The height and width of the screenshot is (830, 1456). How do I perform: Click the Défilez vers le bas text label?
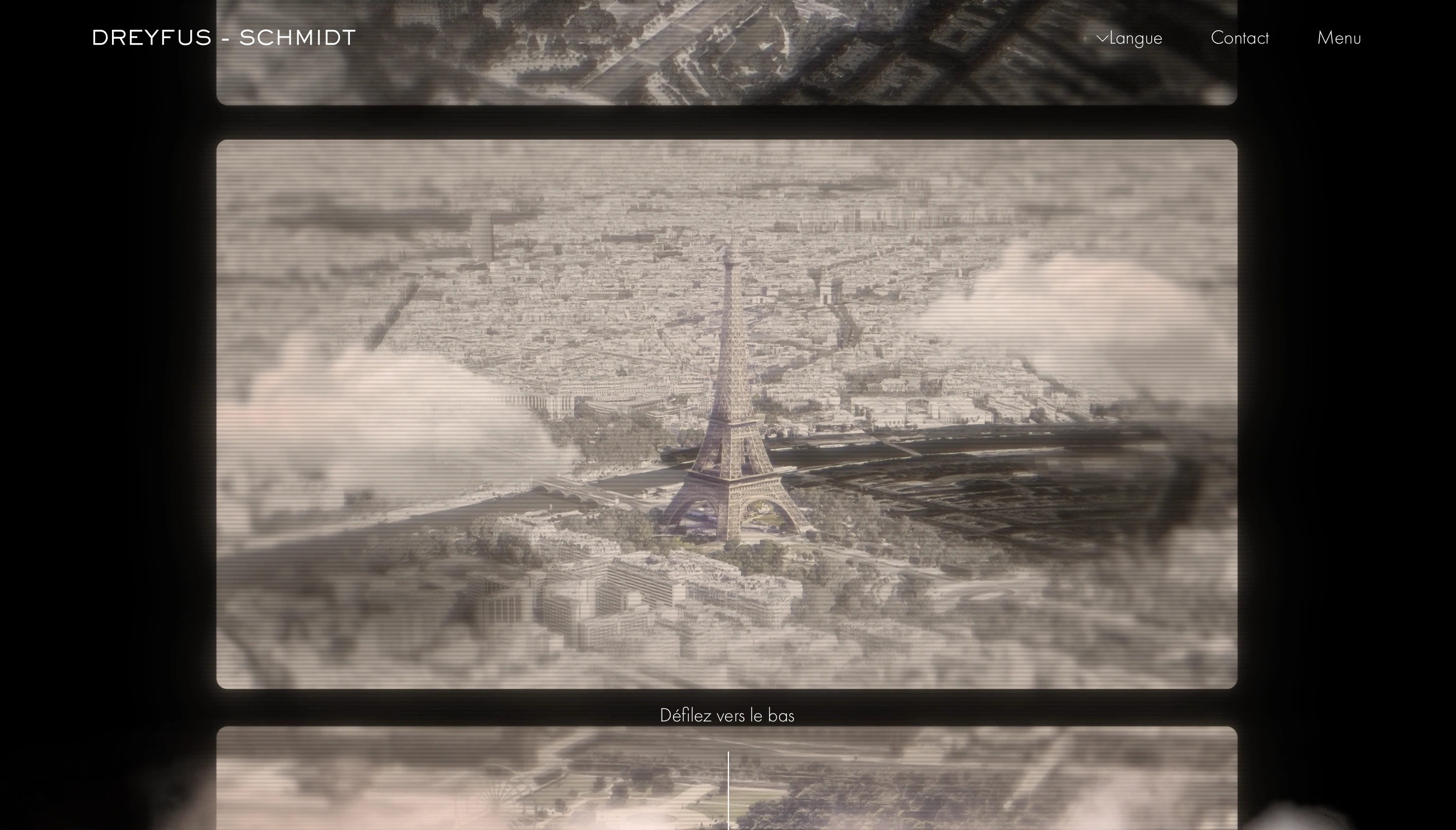coord(728,715)
